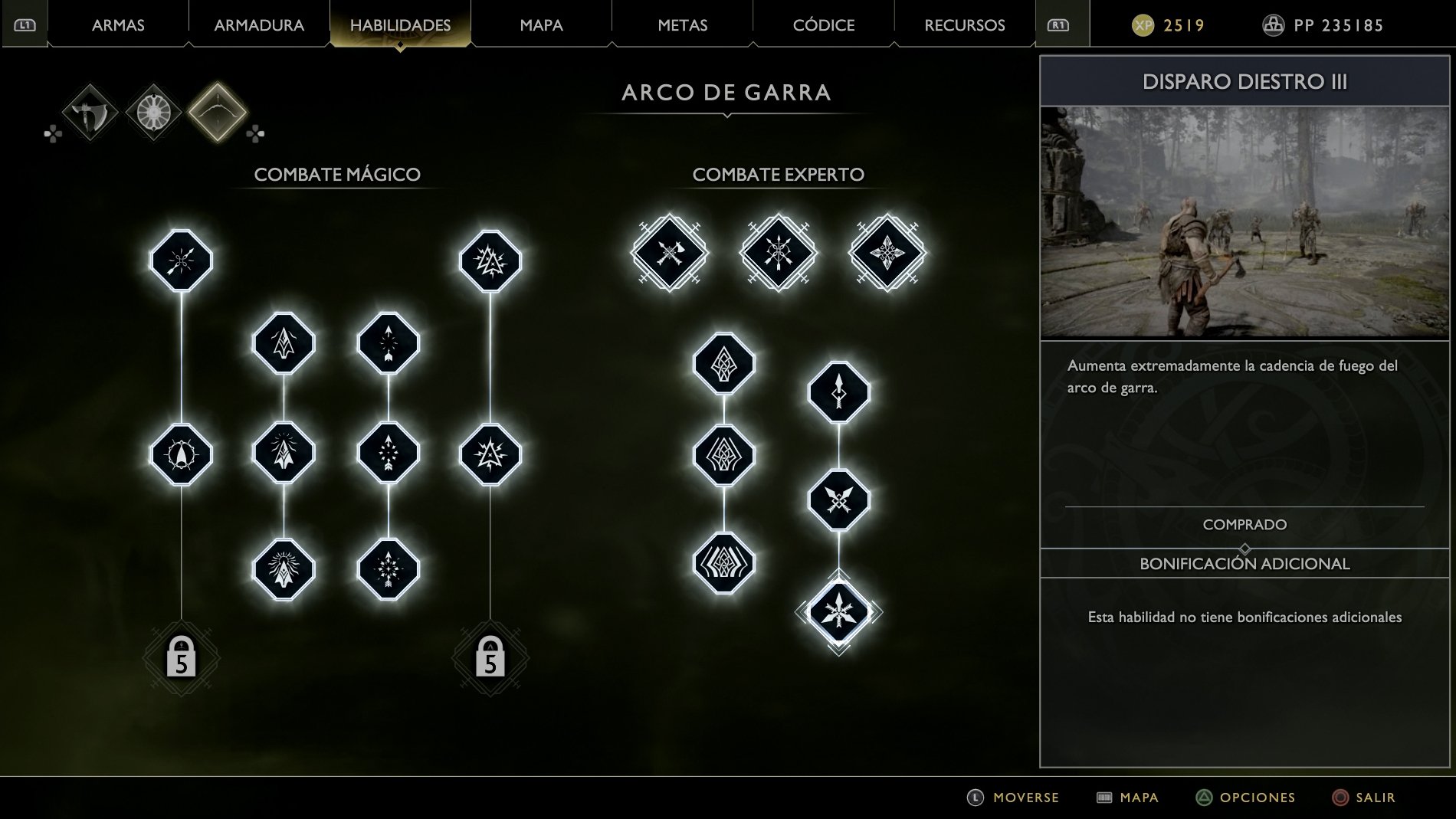Click the XP currency icon in the header
1456x819 pixels.
pyautogui.click(x=1145, y=25)
